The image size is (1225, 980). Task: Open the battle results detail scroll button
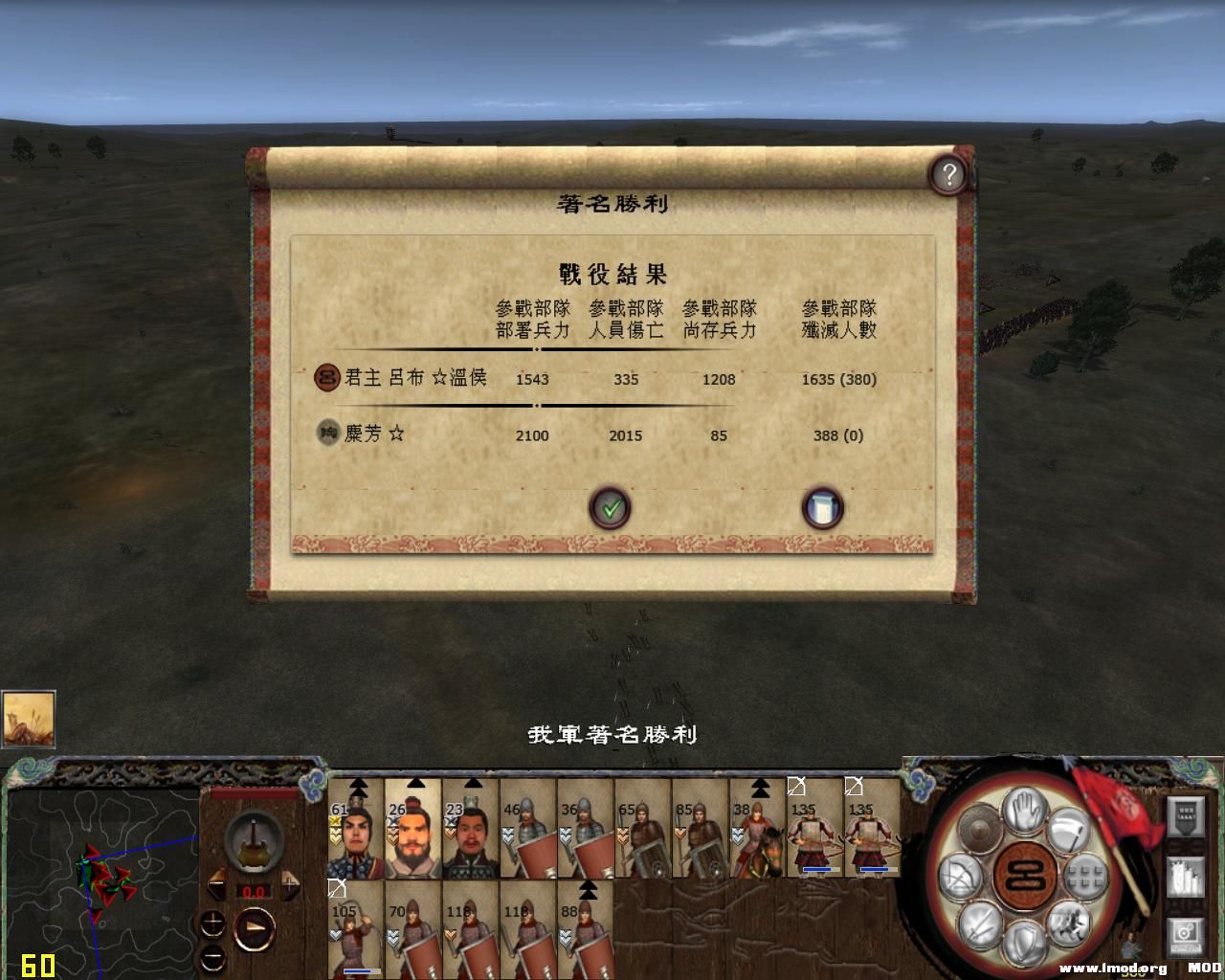click(821, 508)
